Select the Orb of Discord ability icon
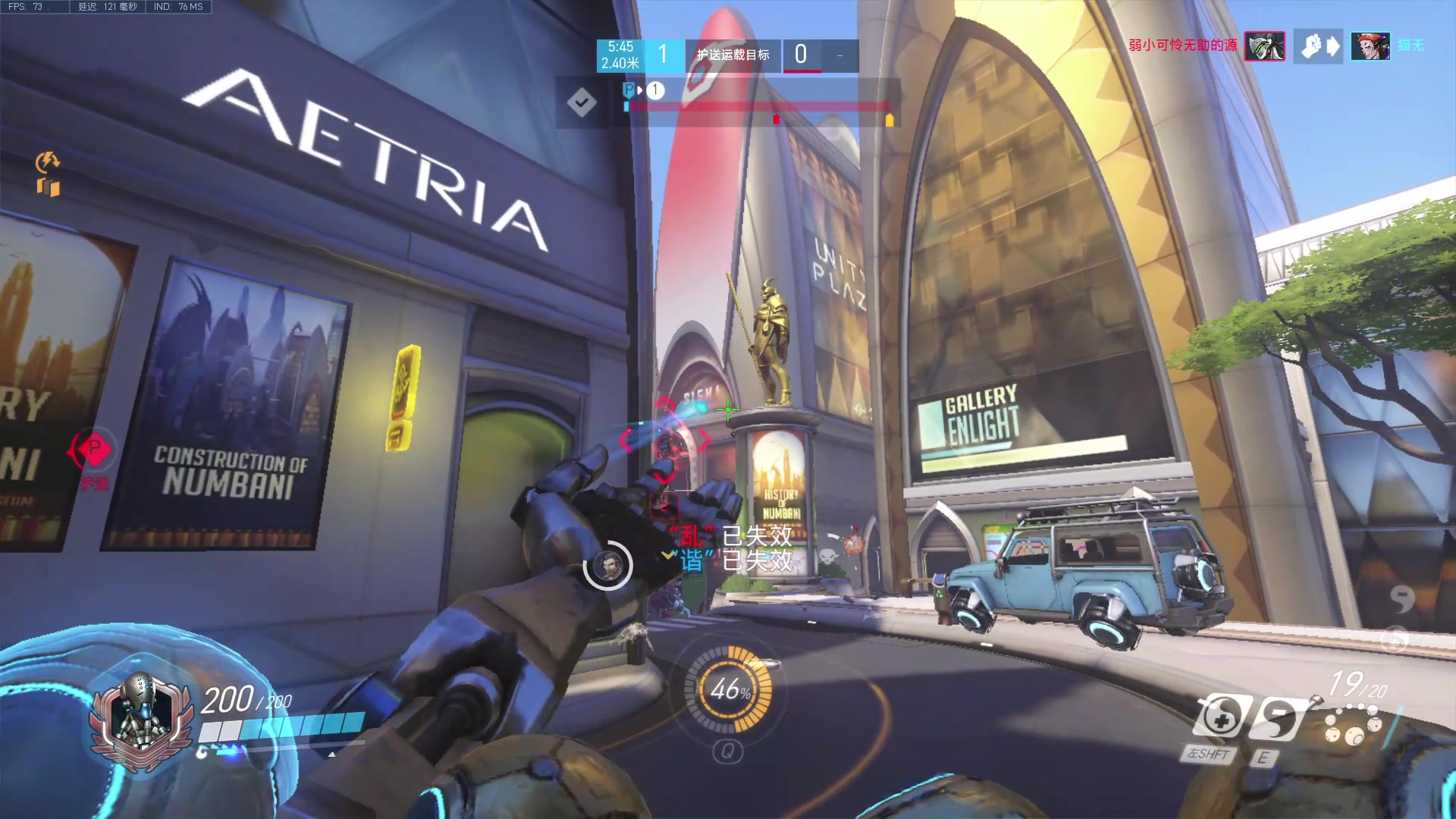Image resolution: width=1456 pixels, height=819 pixels. tap(1281, 719)
